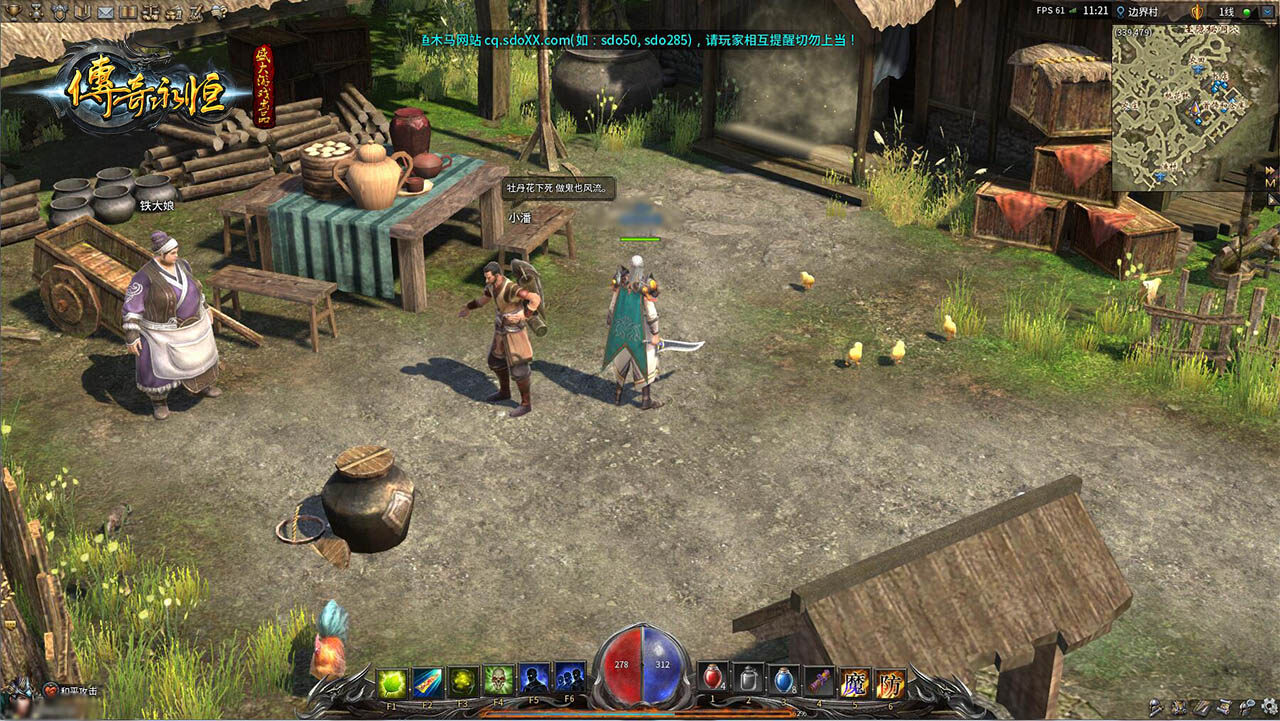Drink the red health potion
The width and height of the screenshot is (1280, 721).
(x=714, y=680)
